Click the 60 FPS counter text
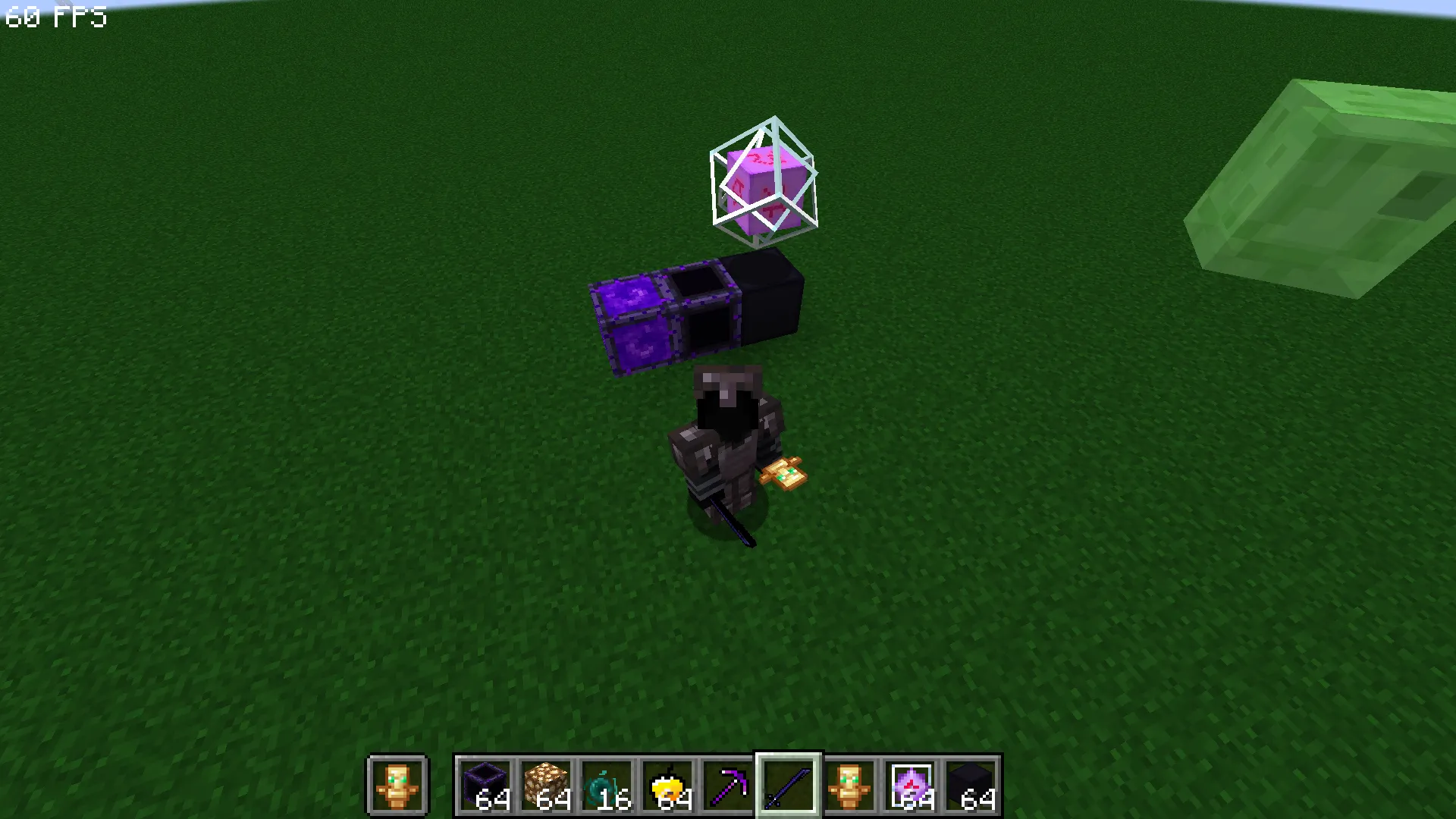 55,17
